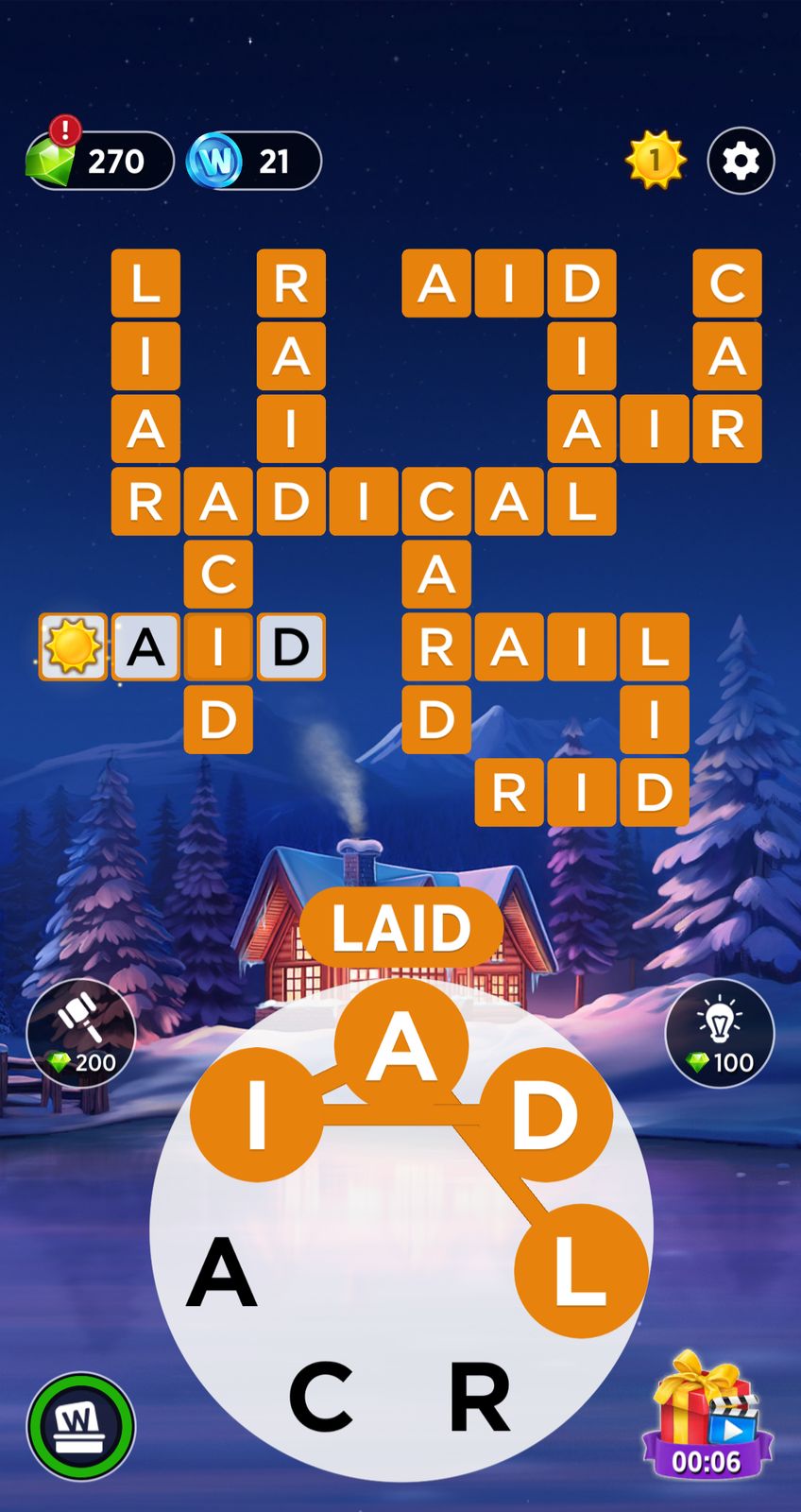Screen dimensions: 801x1512
Task: Select the letter D on the wheel
Action: (545, 1115)
